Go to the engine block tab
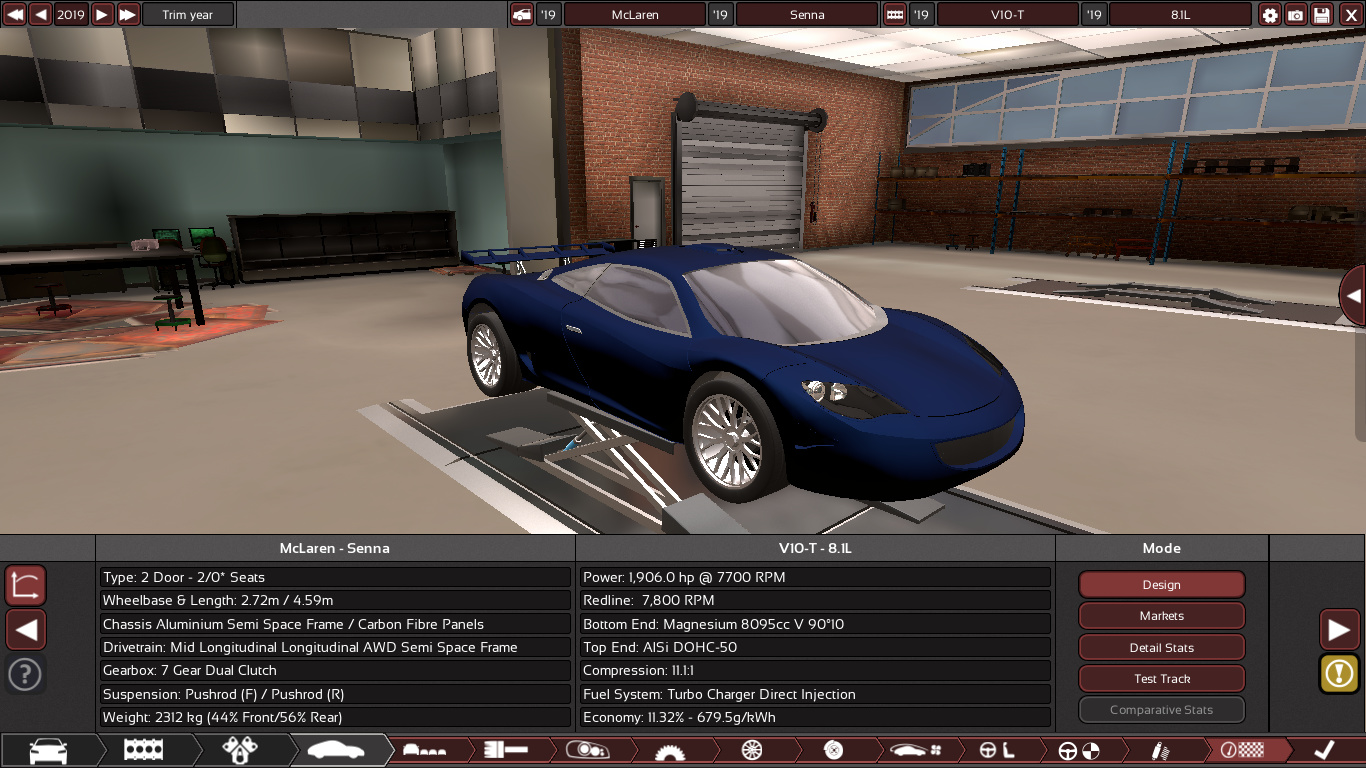This screenshot has width=1366, height=768. 143,750
